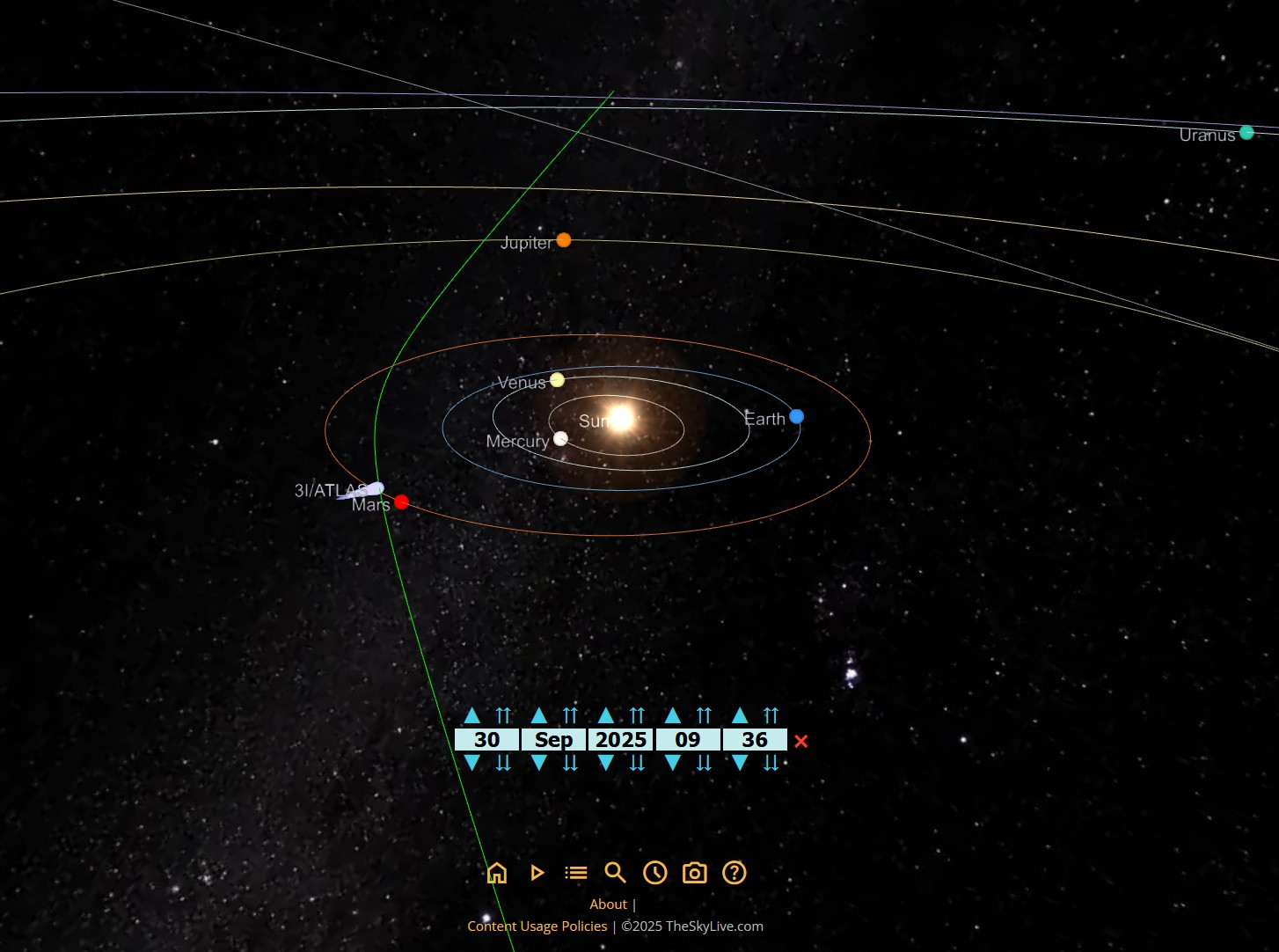This screenshot has height=952, width=1279.
Task: Fast-rewind the minutes with the double down arrow
Action: [771, 763]
